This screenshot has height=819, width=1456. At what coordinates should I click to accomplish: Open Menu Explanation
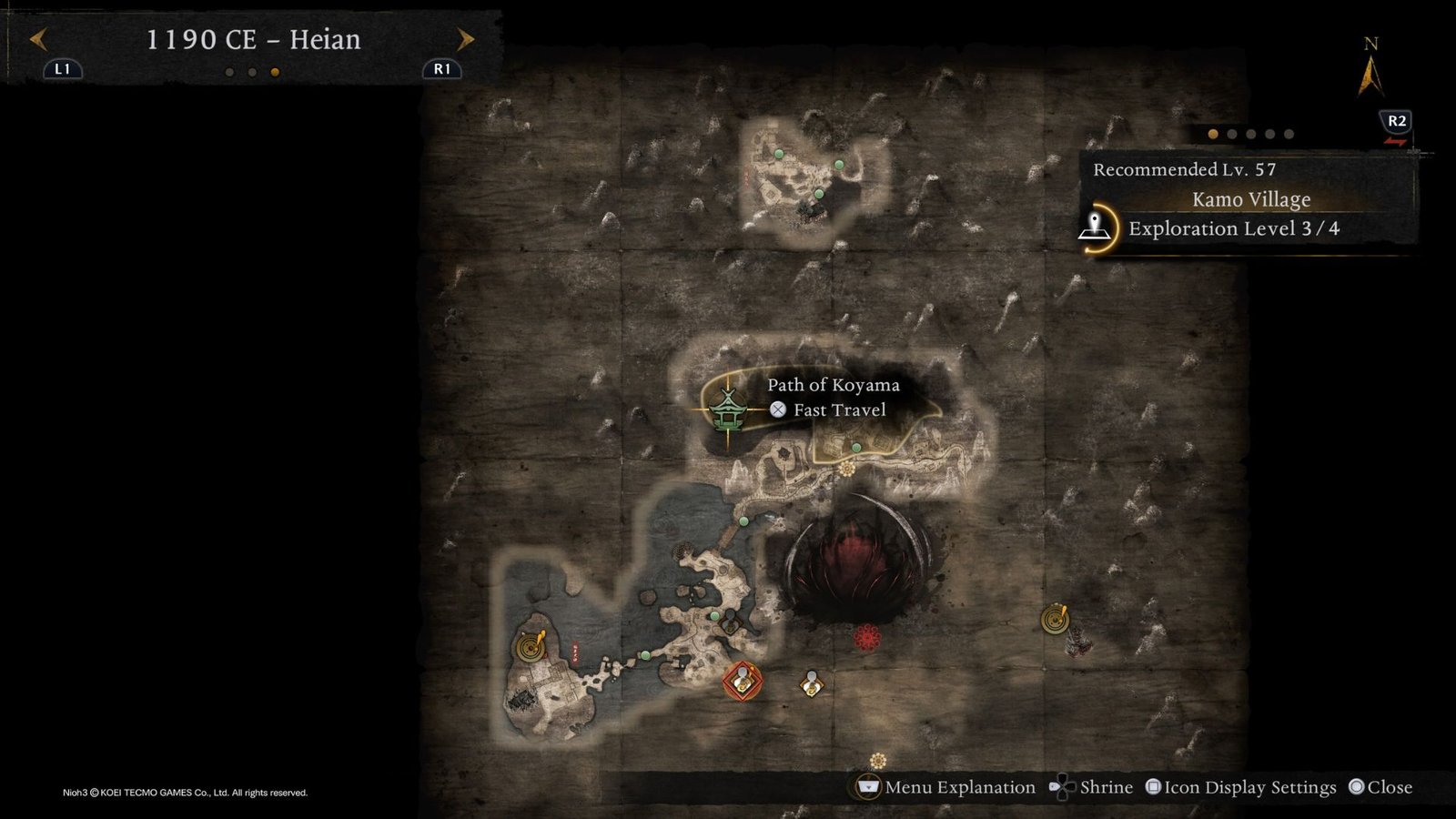(x=946, y=787)
